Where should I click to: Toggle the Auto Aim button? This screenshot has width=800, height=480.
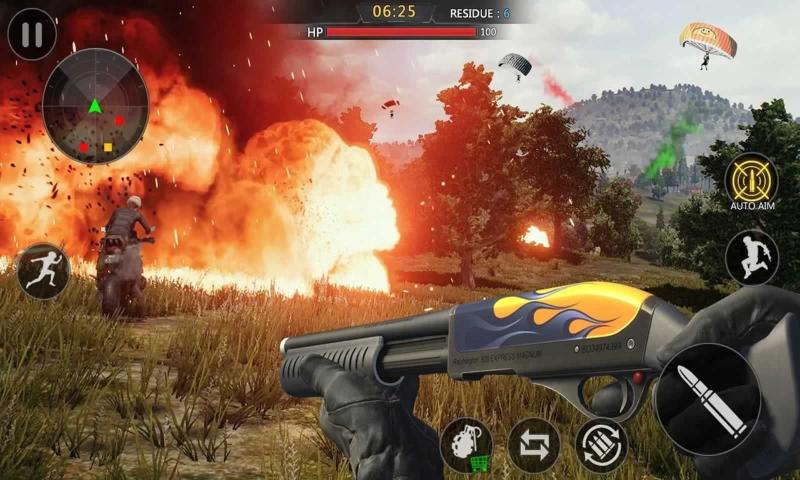pyautogui.click(x=751, y=181)
